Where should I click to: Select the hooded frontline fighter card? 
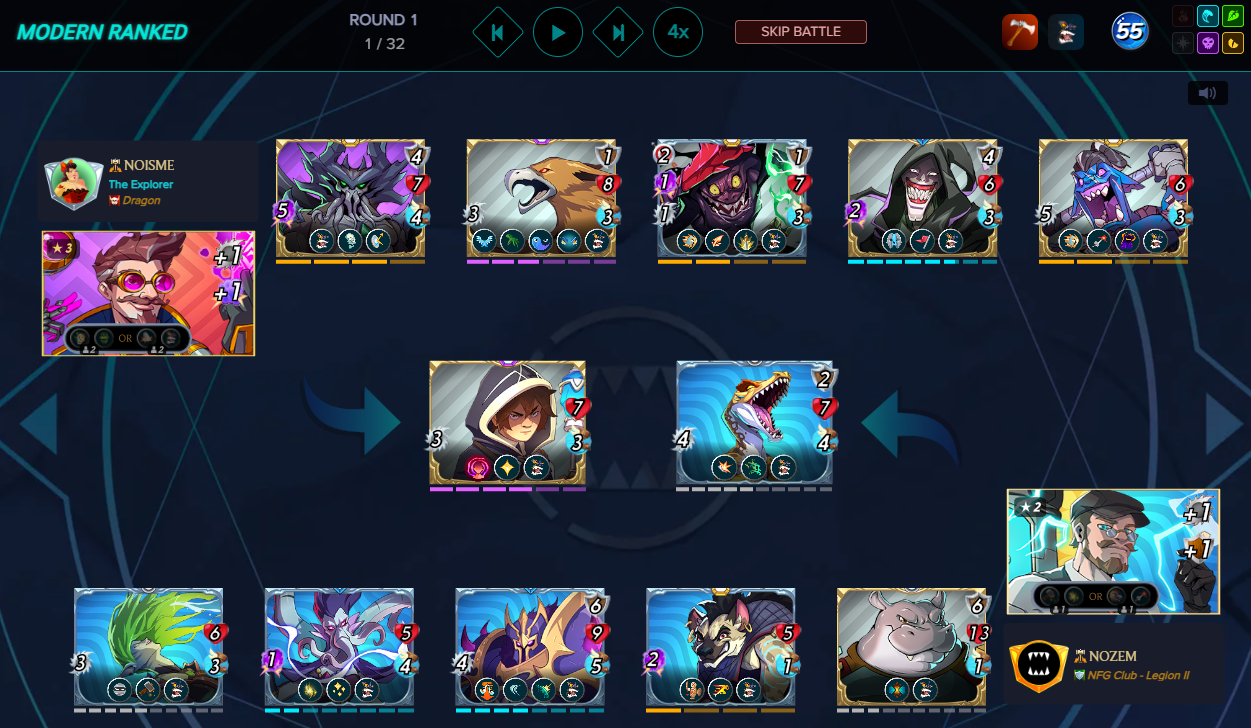tap(507, 422)
